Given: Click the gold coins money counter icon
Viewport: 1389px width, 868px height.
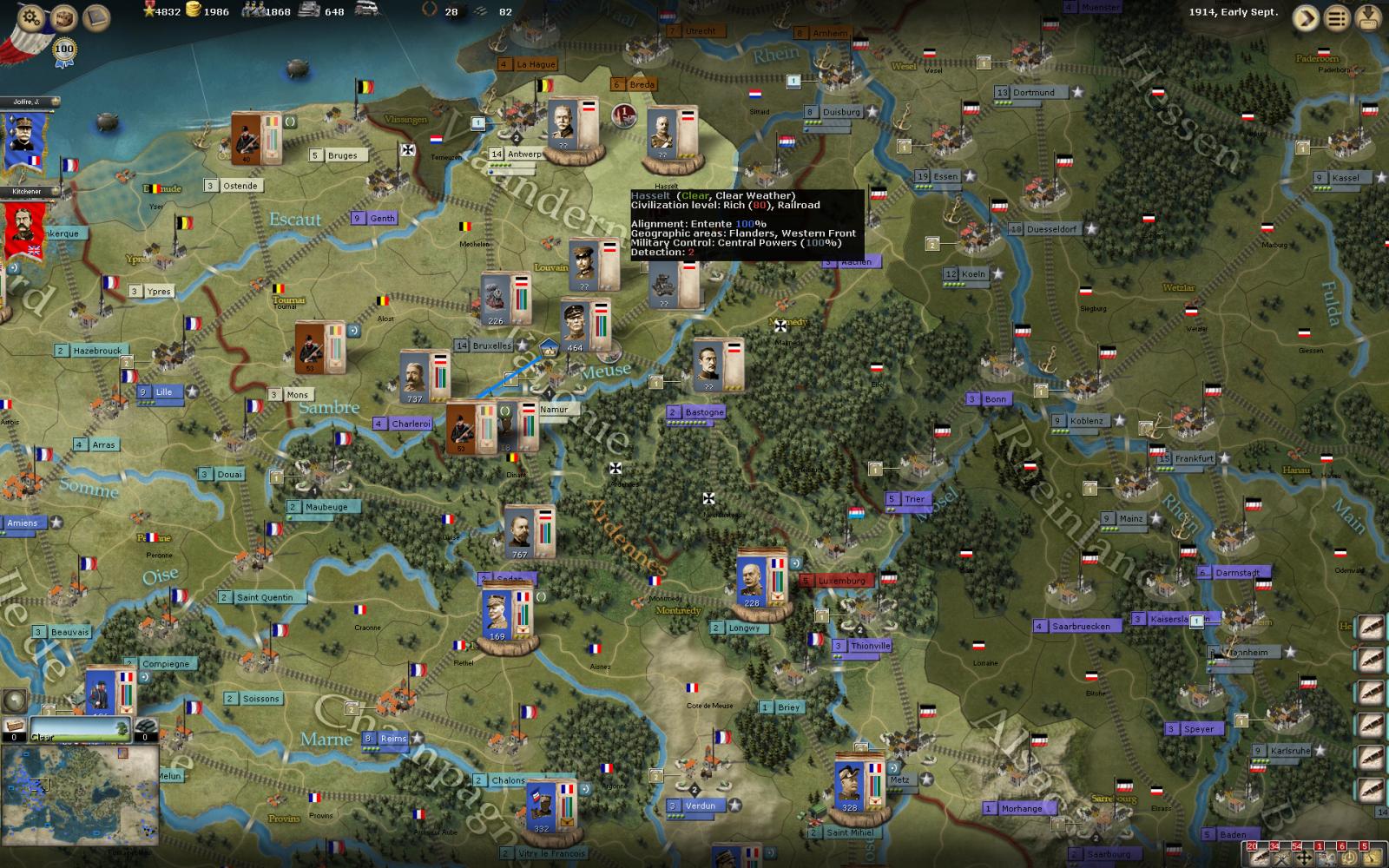Looking at the screenshot, I should (192, 11).
